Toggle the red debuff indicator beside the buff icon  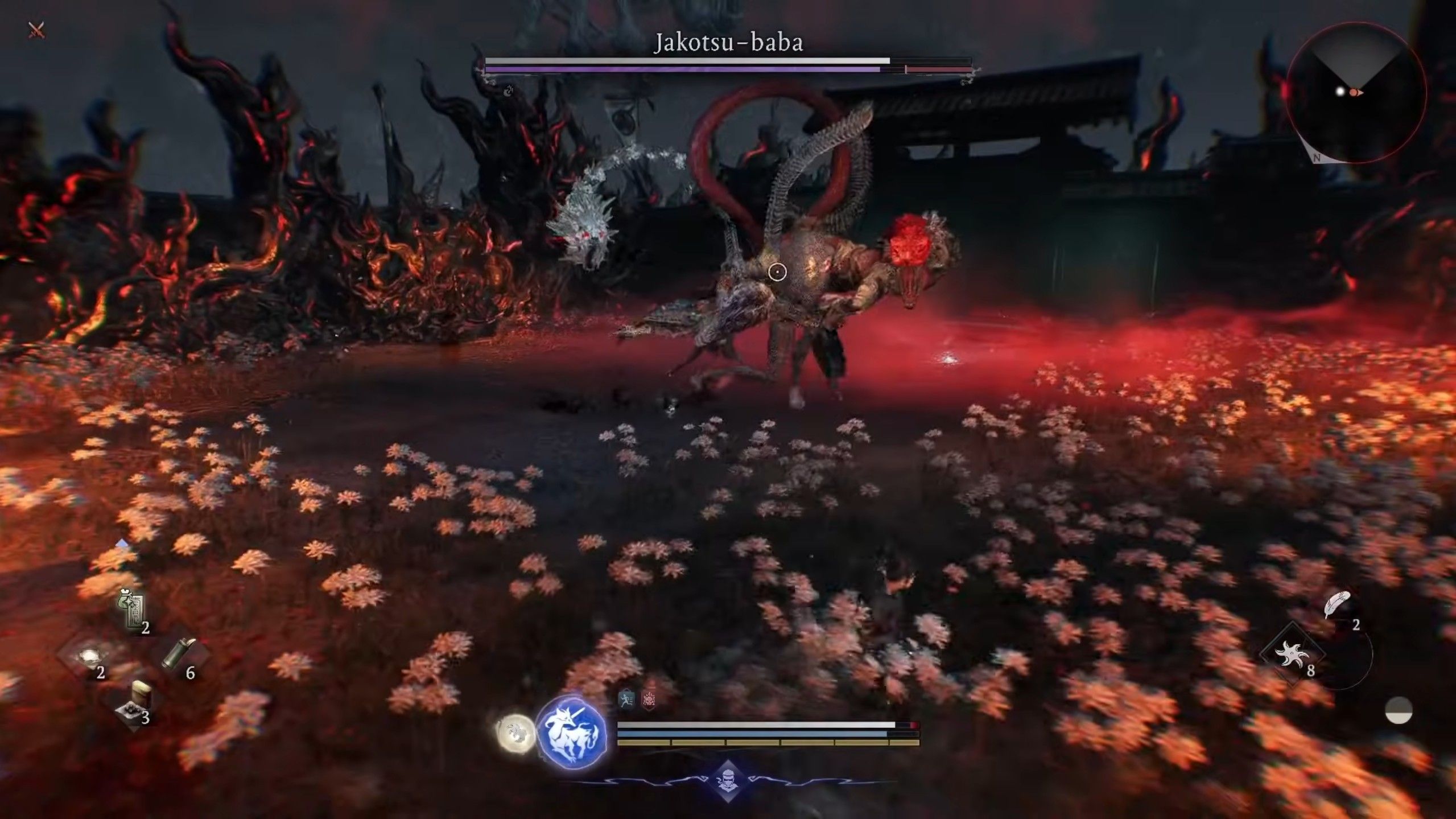coord(650,699)
